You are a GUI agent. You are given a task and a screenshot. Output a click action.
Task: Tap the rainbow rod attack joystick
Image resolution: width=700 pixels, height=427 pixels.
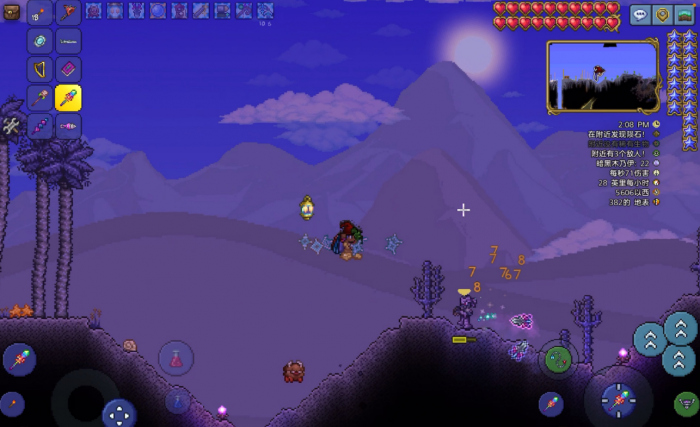(617, 400)
